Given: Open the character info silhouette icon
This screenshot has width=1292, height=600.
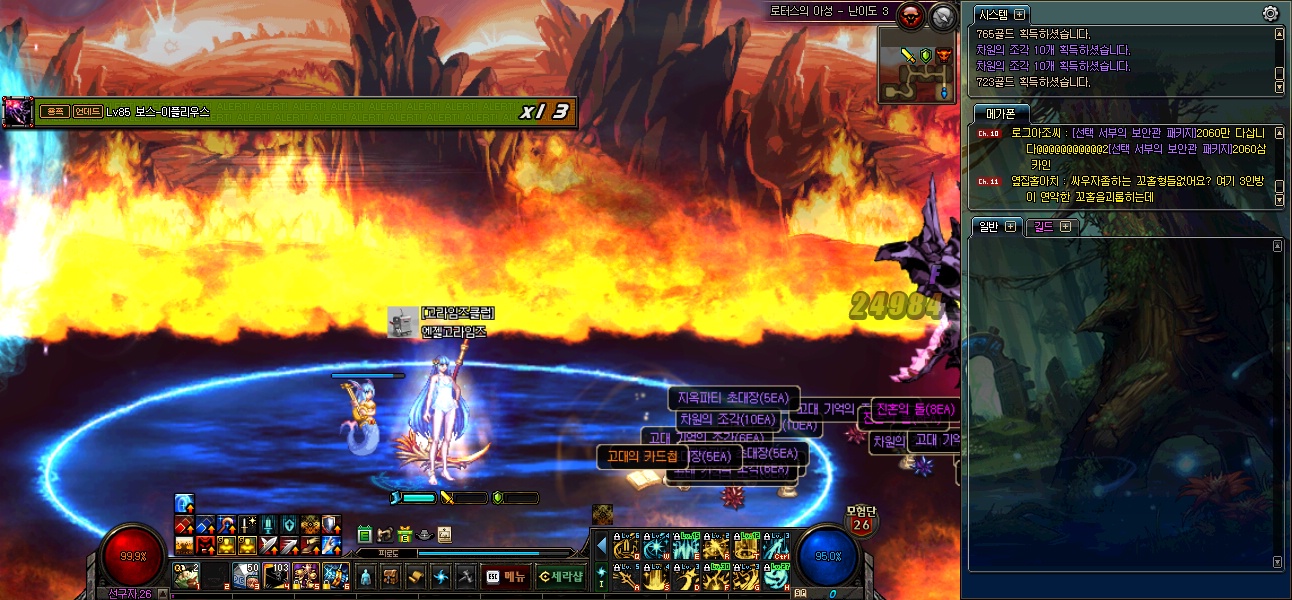Looking at the screenshot, I should pyautogui.click(x=364, y=577).
